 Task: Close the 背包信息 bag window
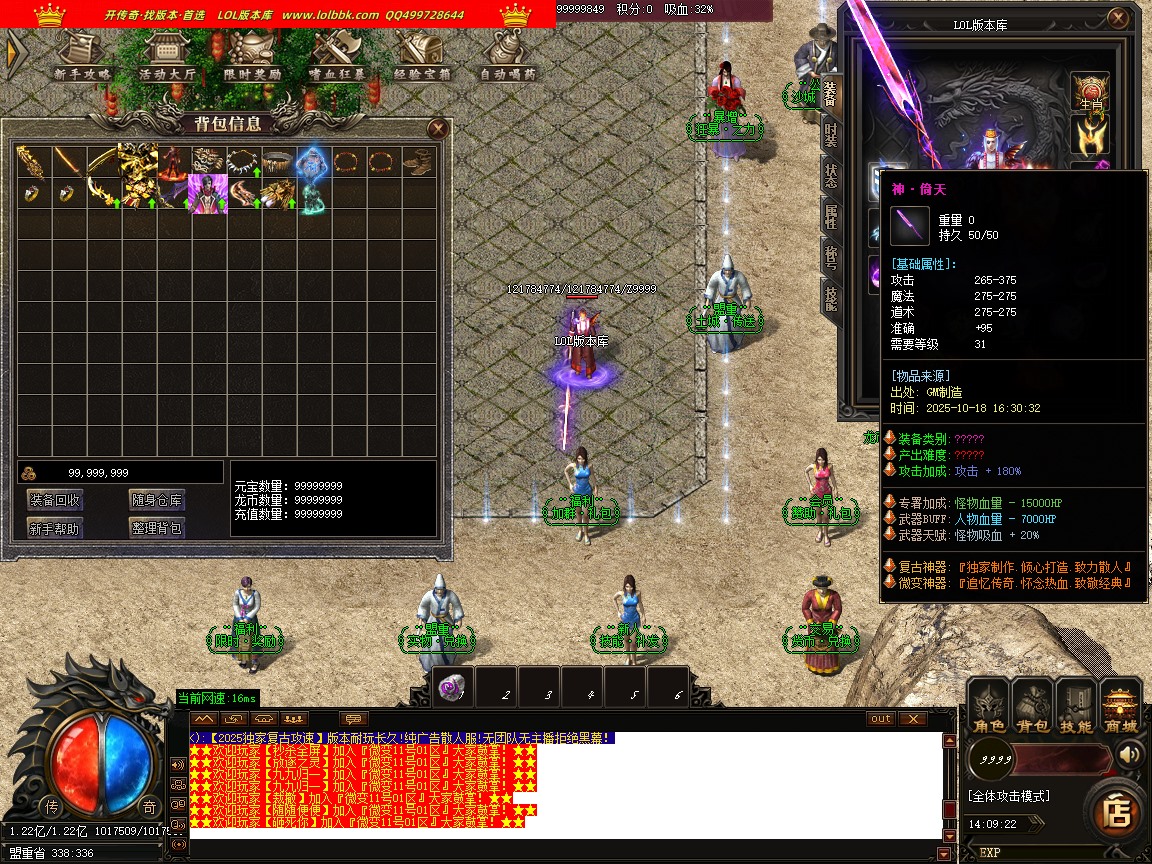coord(437,128)
